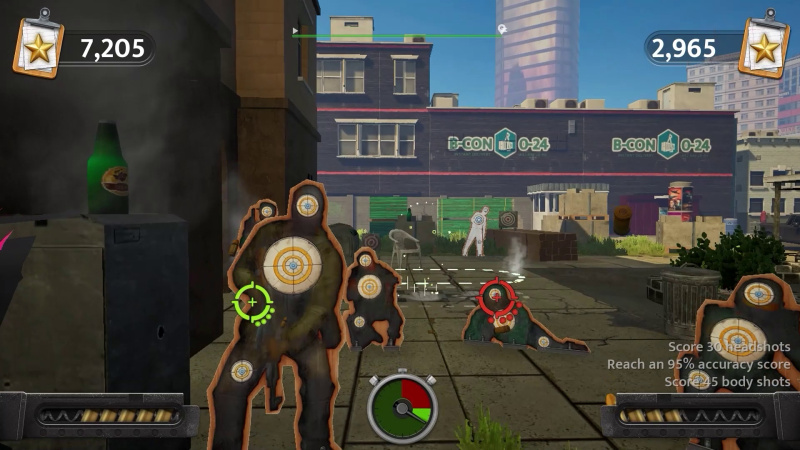Select the "Score 30 headshots" objective
The height and width of the screenshot is (450, 800).
[x=729, y=347]
